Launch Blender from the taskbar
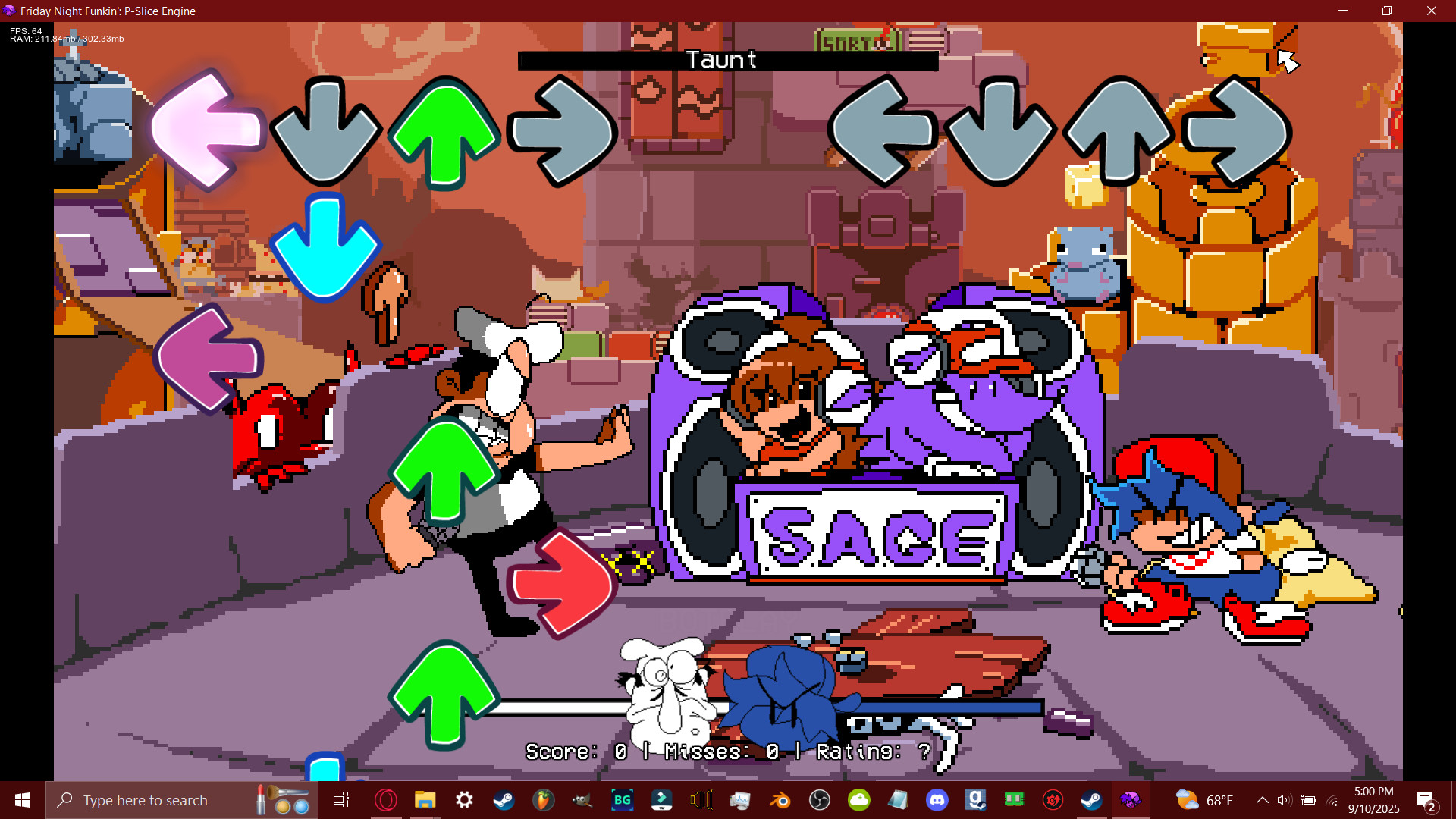This screenshot has height=819, width=1456. pos(780,799)
